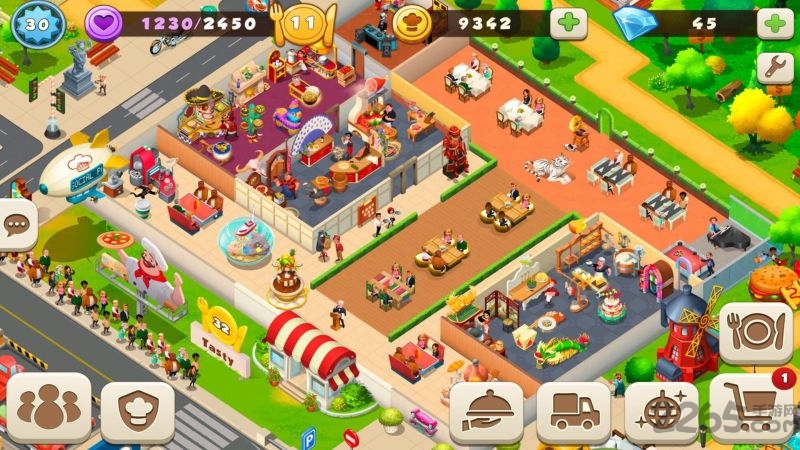
Task: Click the level 30 gear badge
Action: 38,25
